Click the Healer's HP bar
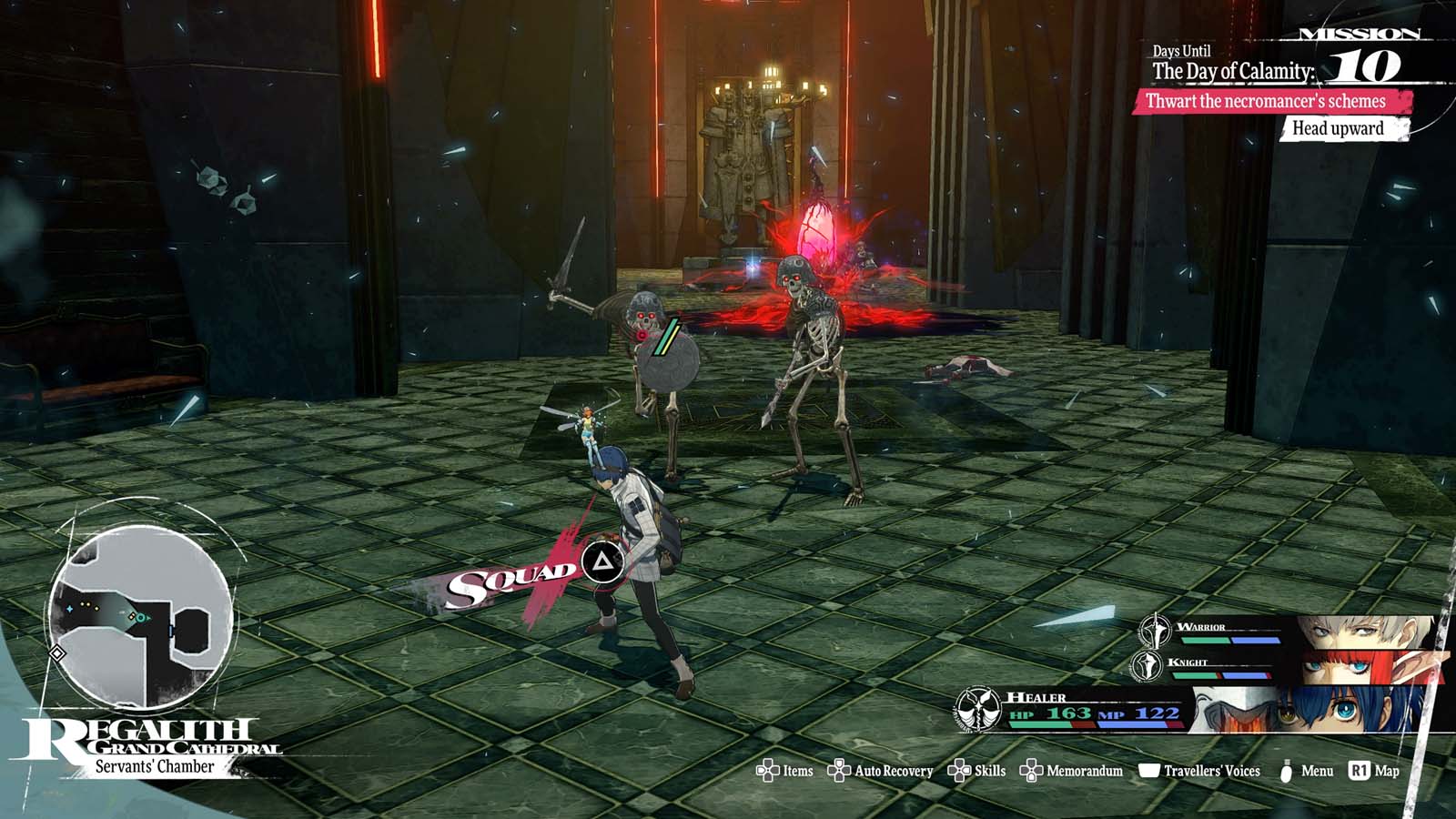Screen dimensions: 1456x819 click(1042, 724)
